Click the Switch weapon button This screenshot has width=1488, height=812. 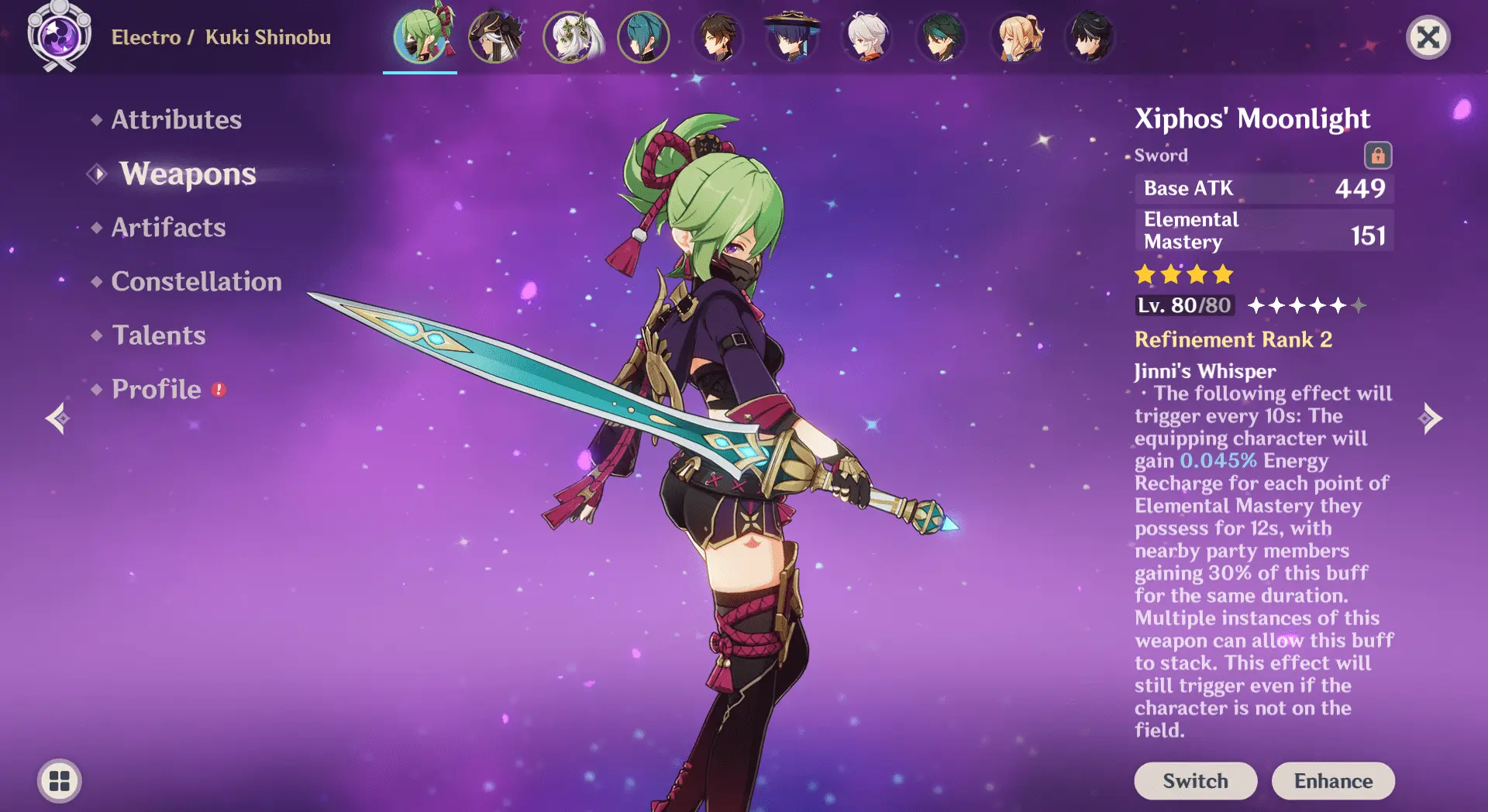(x=1195, y=781)
